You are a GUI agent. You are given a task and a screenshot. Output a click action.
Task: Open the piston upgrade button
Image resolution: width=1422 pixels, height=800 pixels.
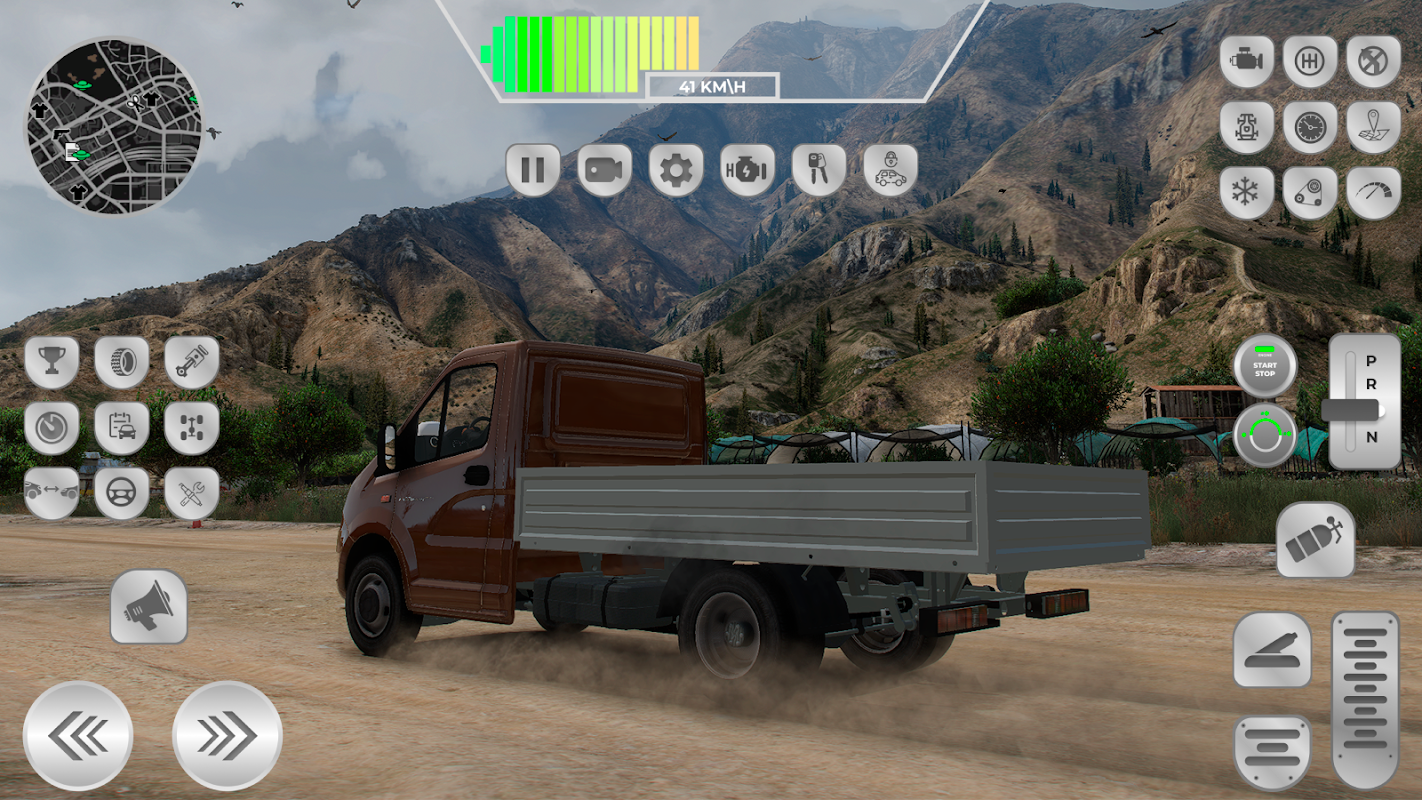(x=192, y=361)
